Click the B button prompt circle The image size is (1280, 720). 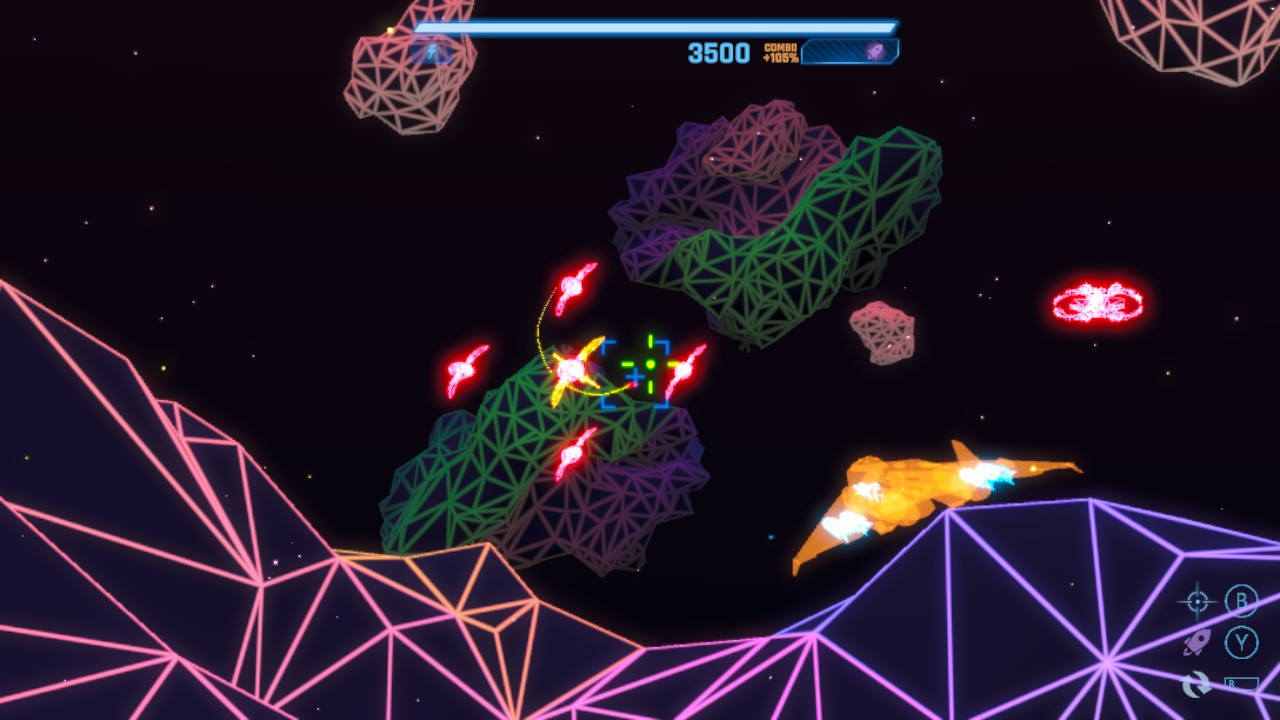(1242, 600)
